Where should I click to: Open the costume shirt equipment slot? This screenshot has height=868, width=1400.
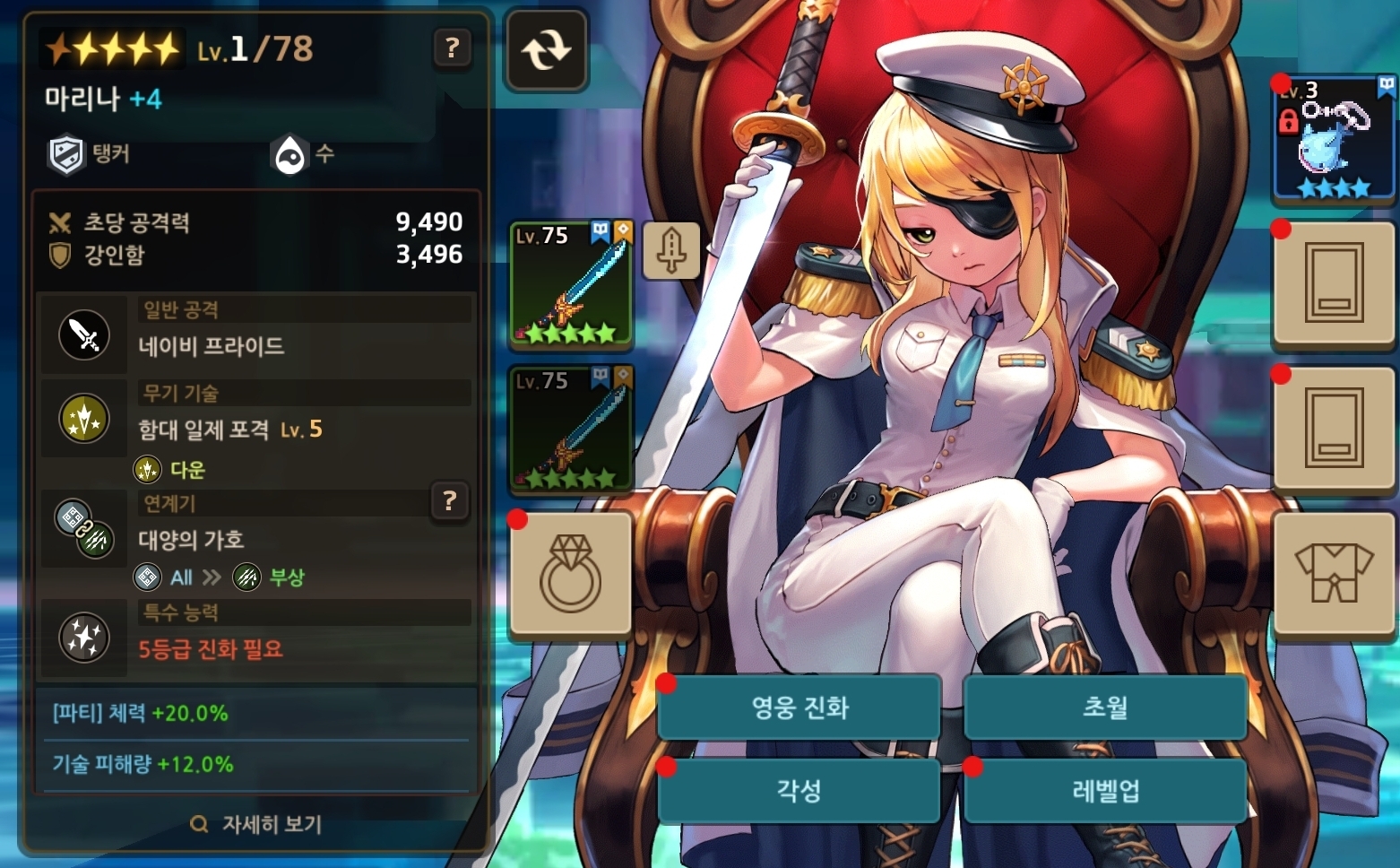pos(1335,574)
